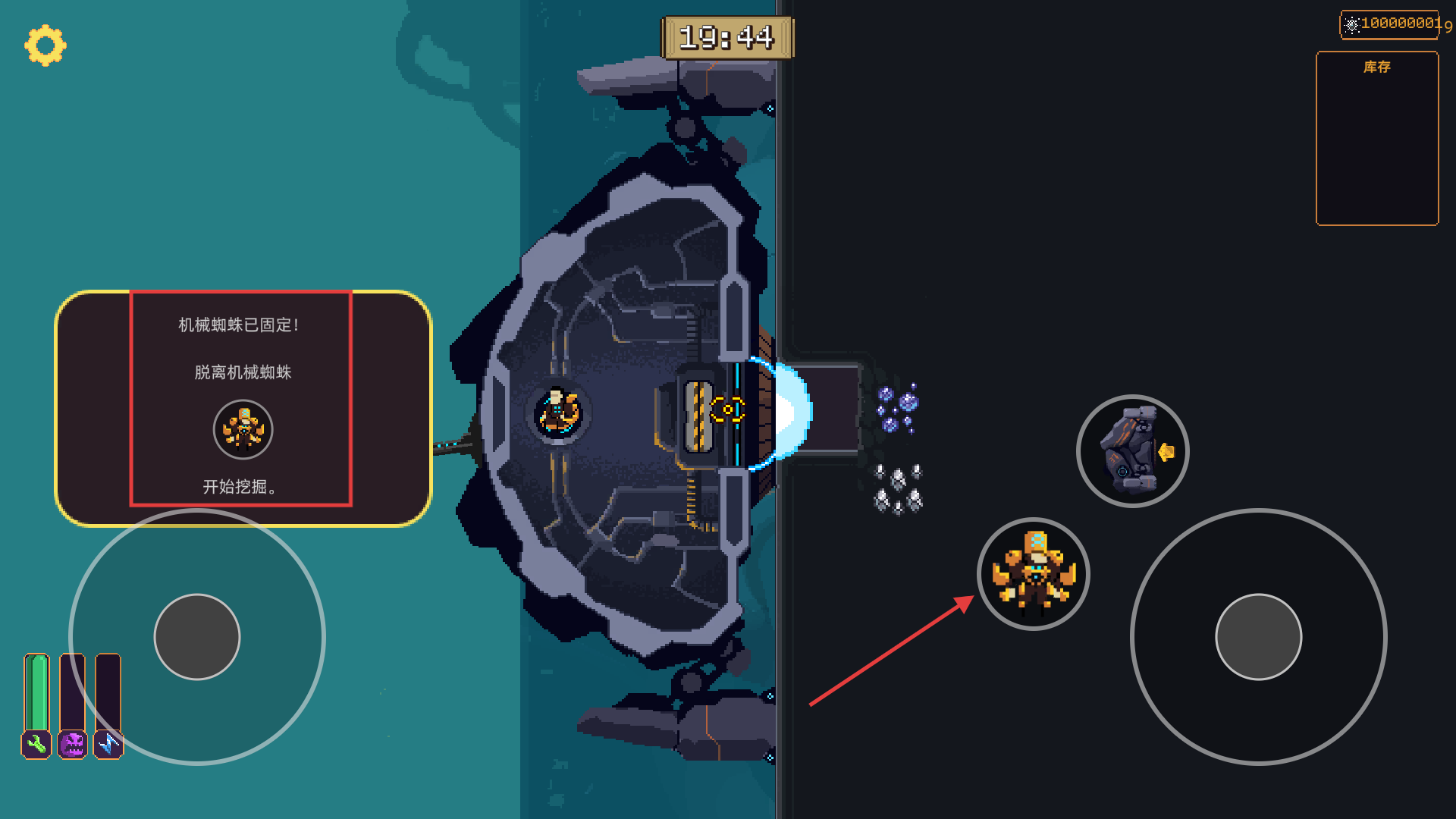Tap the gray drill machine button
Viewport: 1456px width, 819px height.
tap(1132, 451)
